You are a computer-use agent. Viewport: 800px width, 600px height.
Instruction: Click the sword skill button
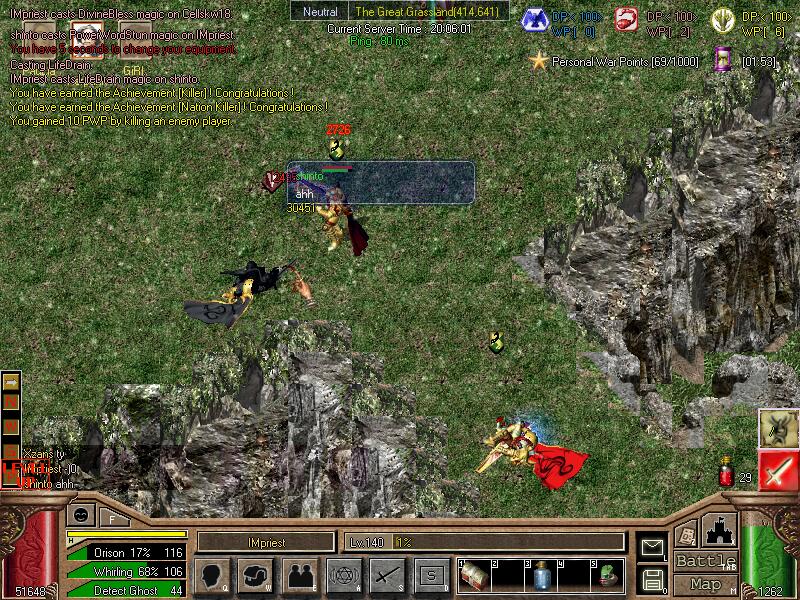386,574
